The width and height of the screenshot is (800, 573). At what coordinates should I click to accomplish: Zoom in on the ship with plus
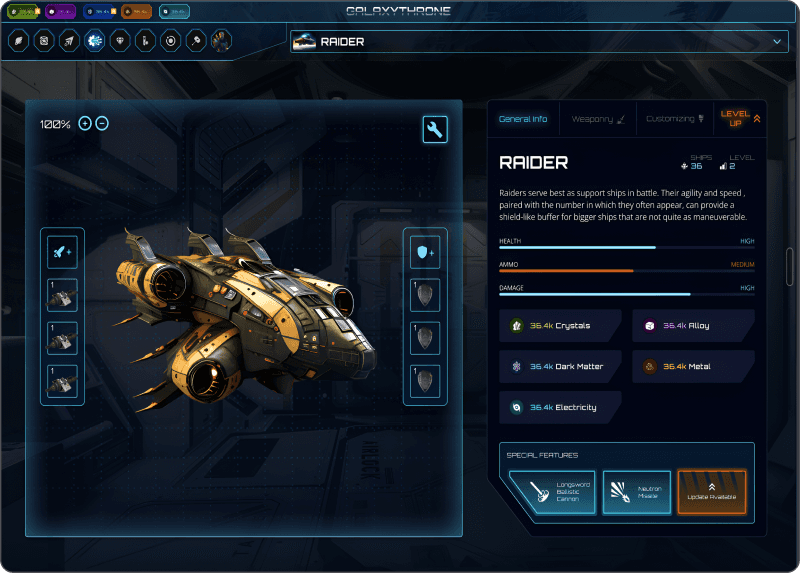(x=85, y=123)
